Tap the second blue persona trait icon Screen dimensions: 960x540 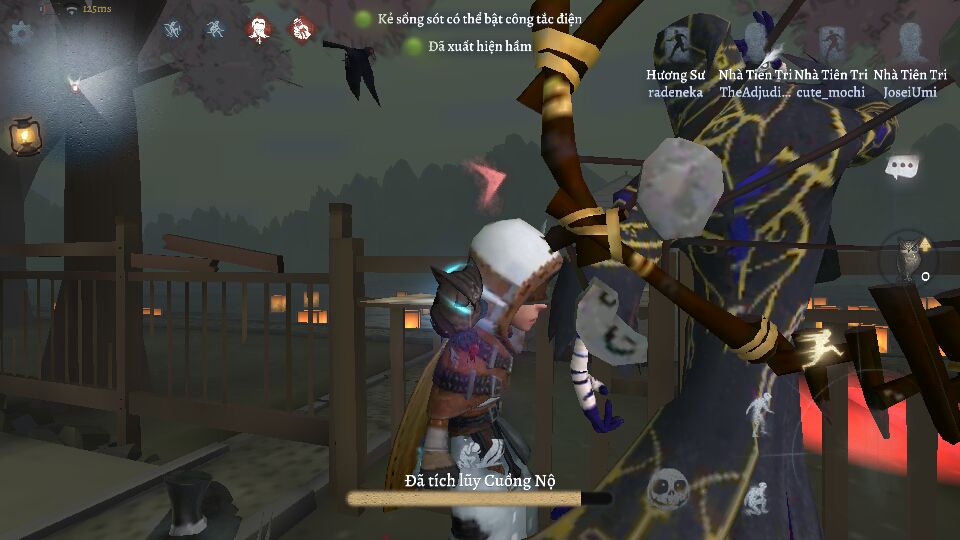pos(215,29)
